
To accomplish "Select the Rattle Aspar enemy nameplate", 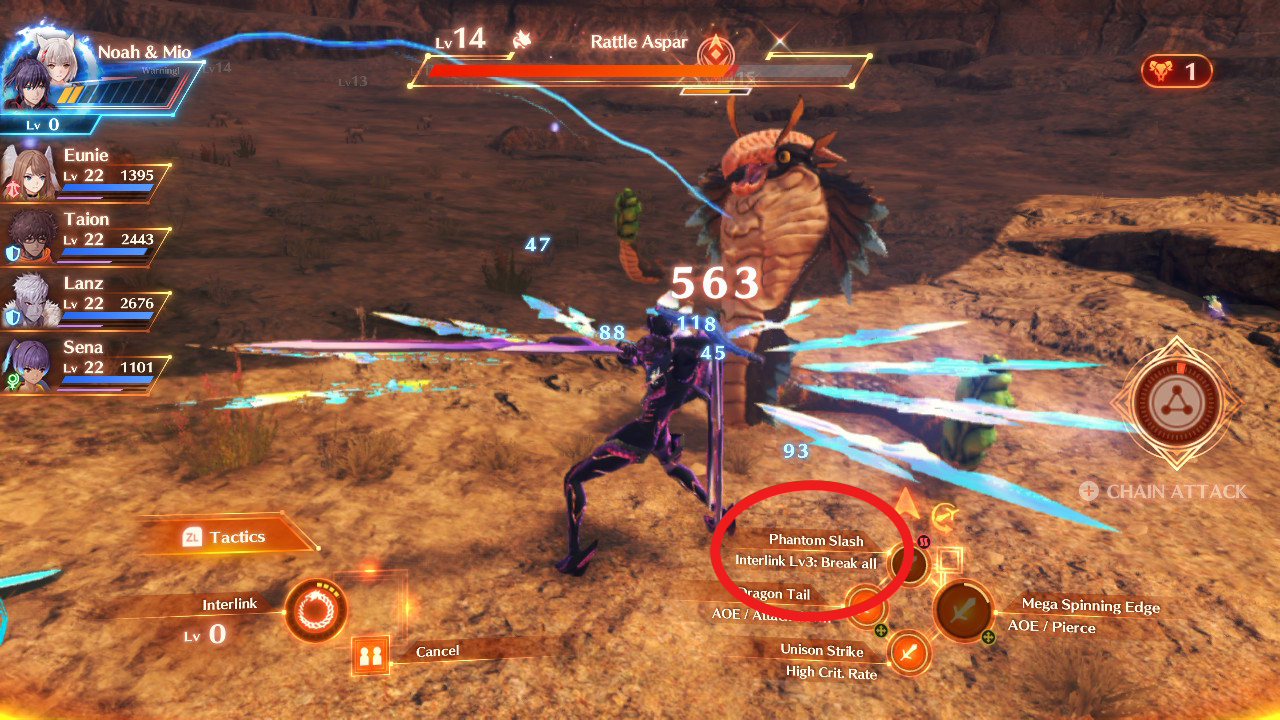I will [x=638, y=41].
